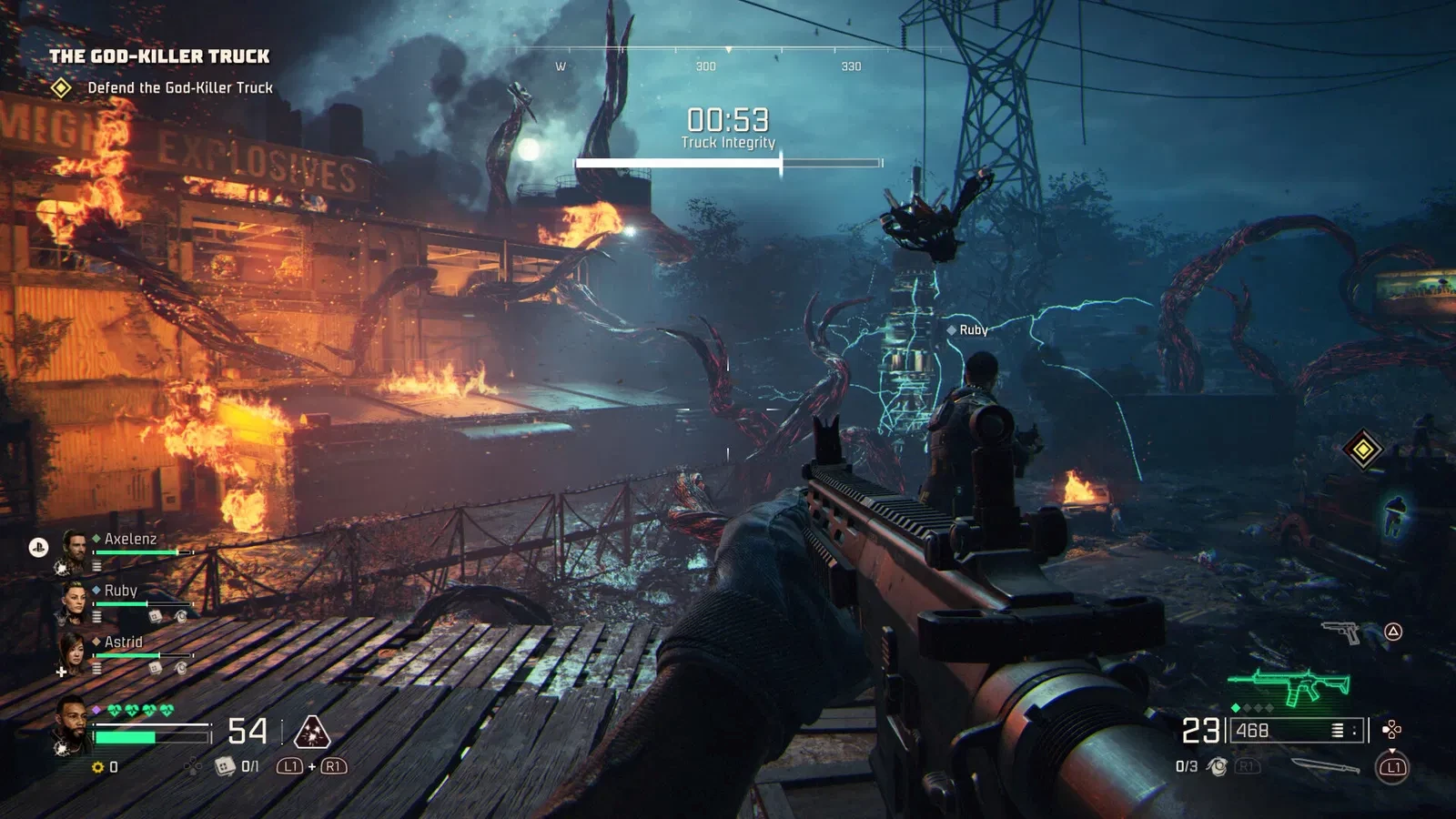Click the medkit icon beside 0/1

[x=225, y=767]
